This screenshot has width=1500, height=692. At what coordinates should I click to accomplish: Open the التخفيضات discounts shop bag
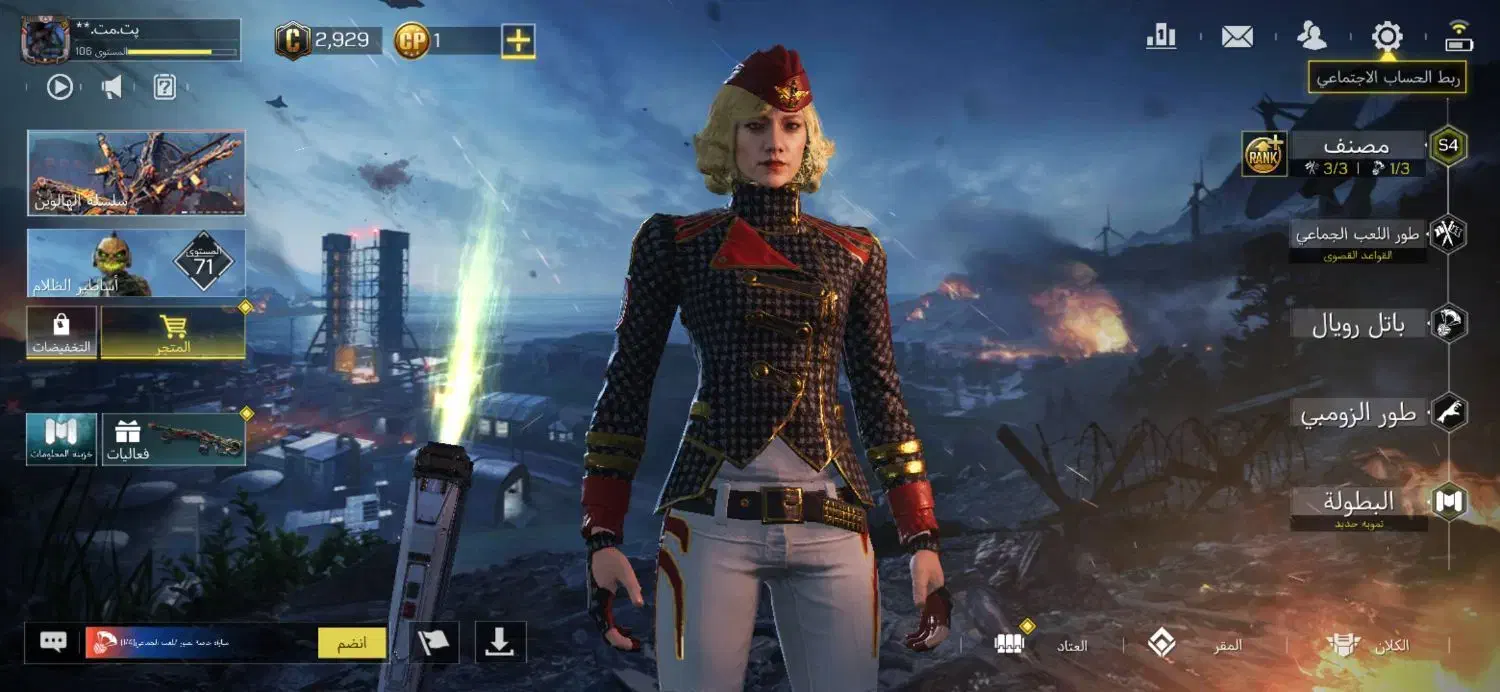(62, 332)
